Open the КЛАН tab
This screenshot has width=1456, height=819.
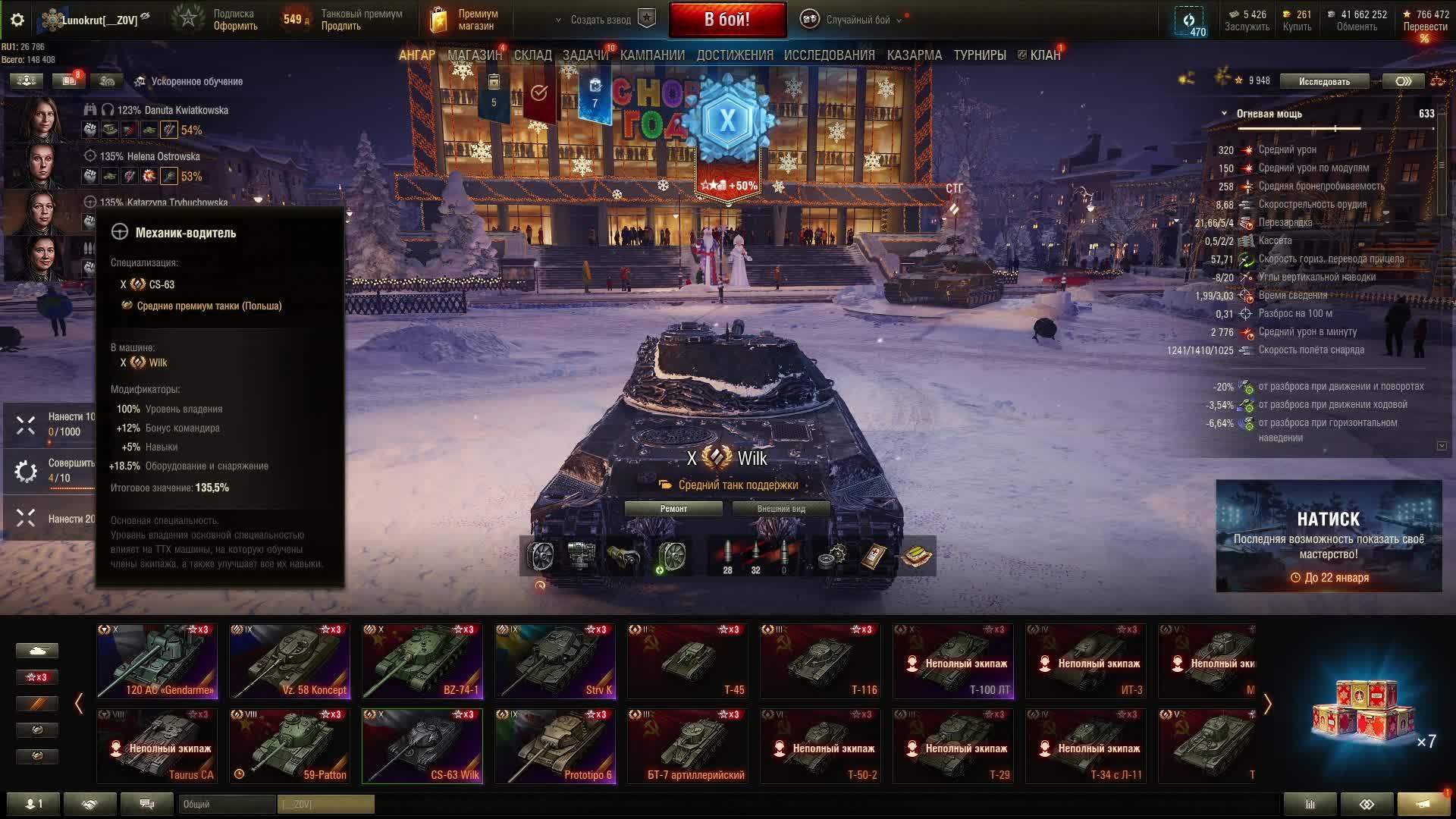point(1044,55)
